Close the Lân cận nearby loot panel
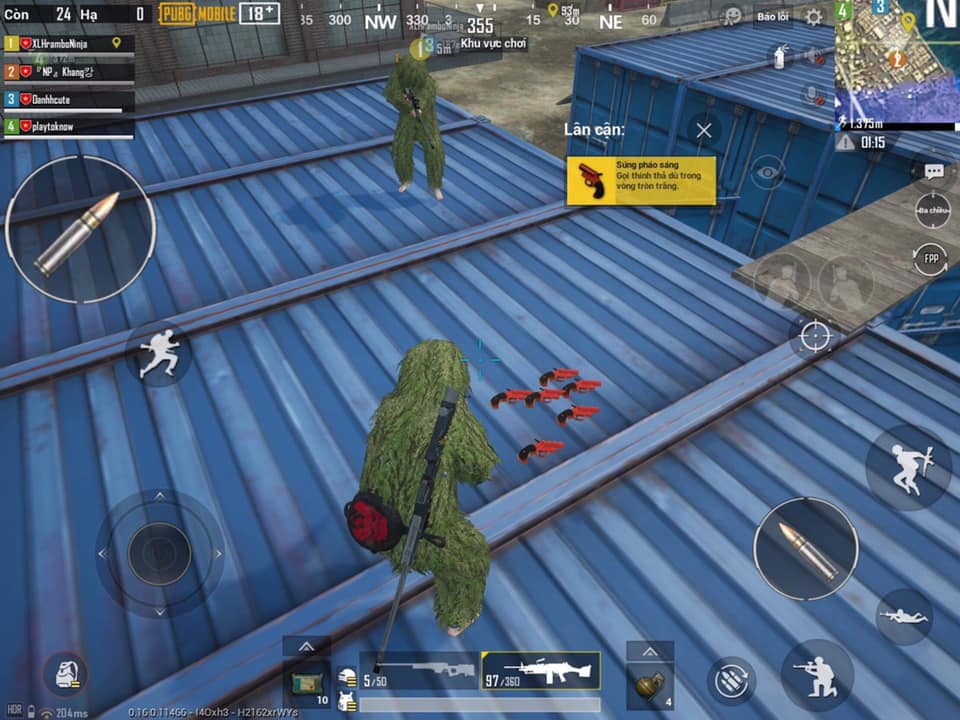Image resolution: width=960 pixels, height=720 pixels. tap(704, 130)
